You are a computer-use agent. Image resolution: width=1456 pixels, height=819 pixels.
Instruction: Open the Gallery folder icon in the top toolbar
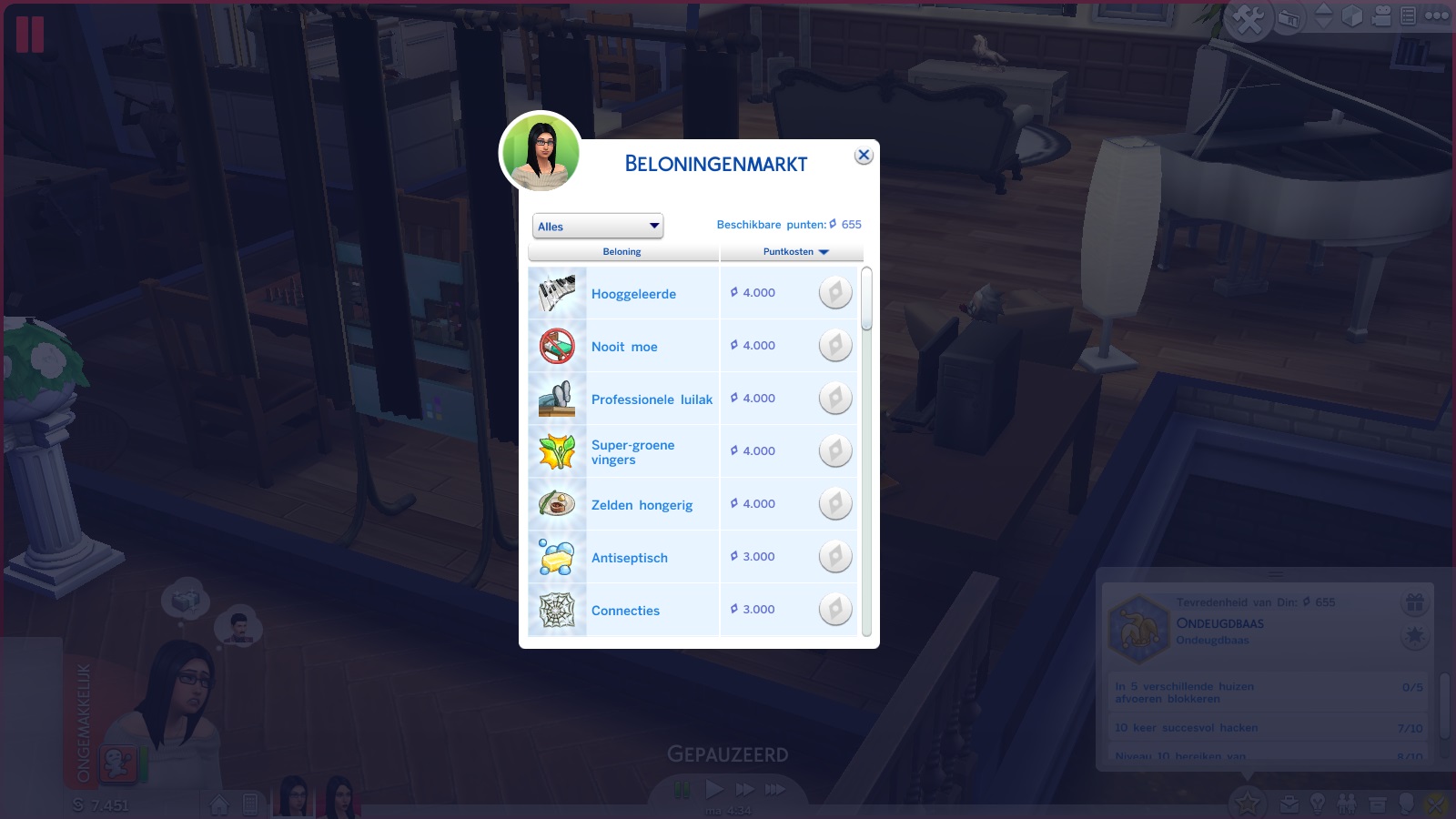pyautogui.click(x=1289, y=15)
